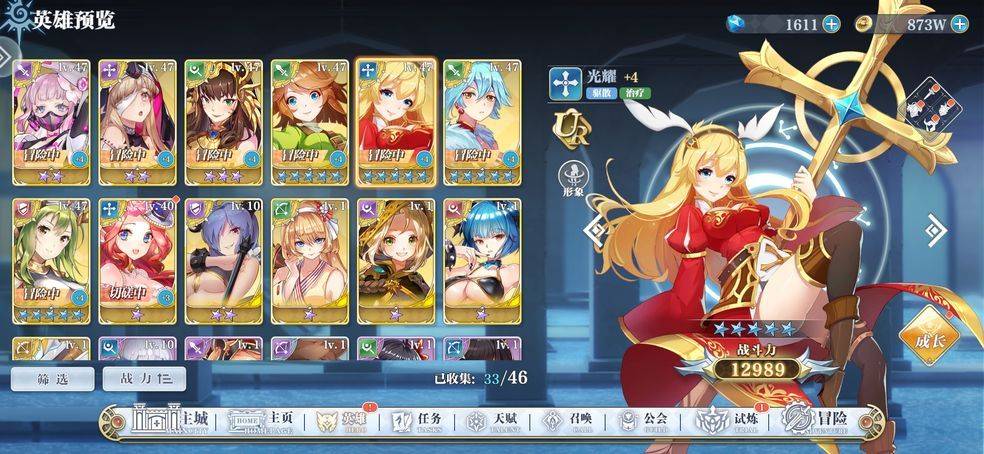Viewport: 984px width, 454px height.
Task: Switch to the next hero with right arrow
Action: tap(935, 231)
